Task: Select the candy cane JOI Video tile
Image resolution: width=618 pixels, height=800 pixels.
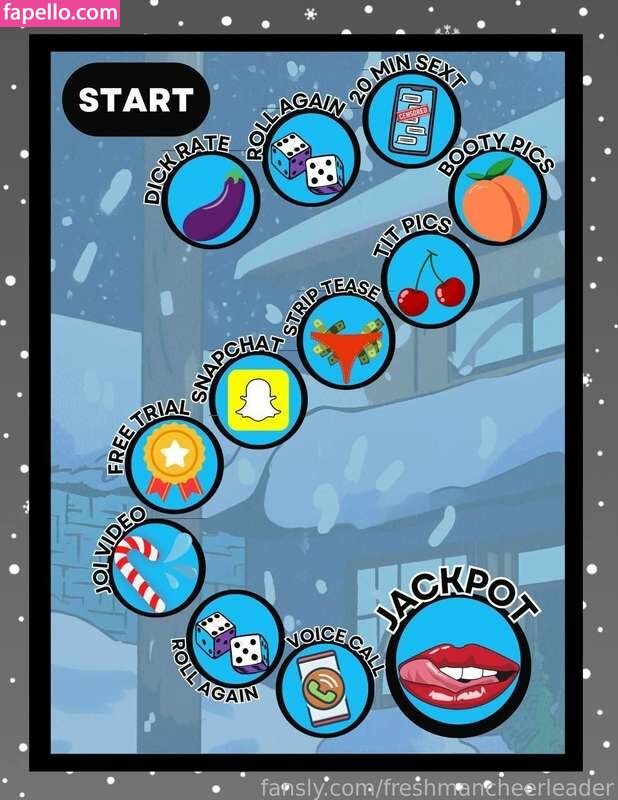Action: click(149, 566)
